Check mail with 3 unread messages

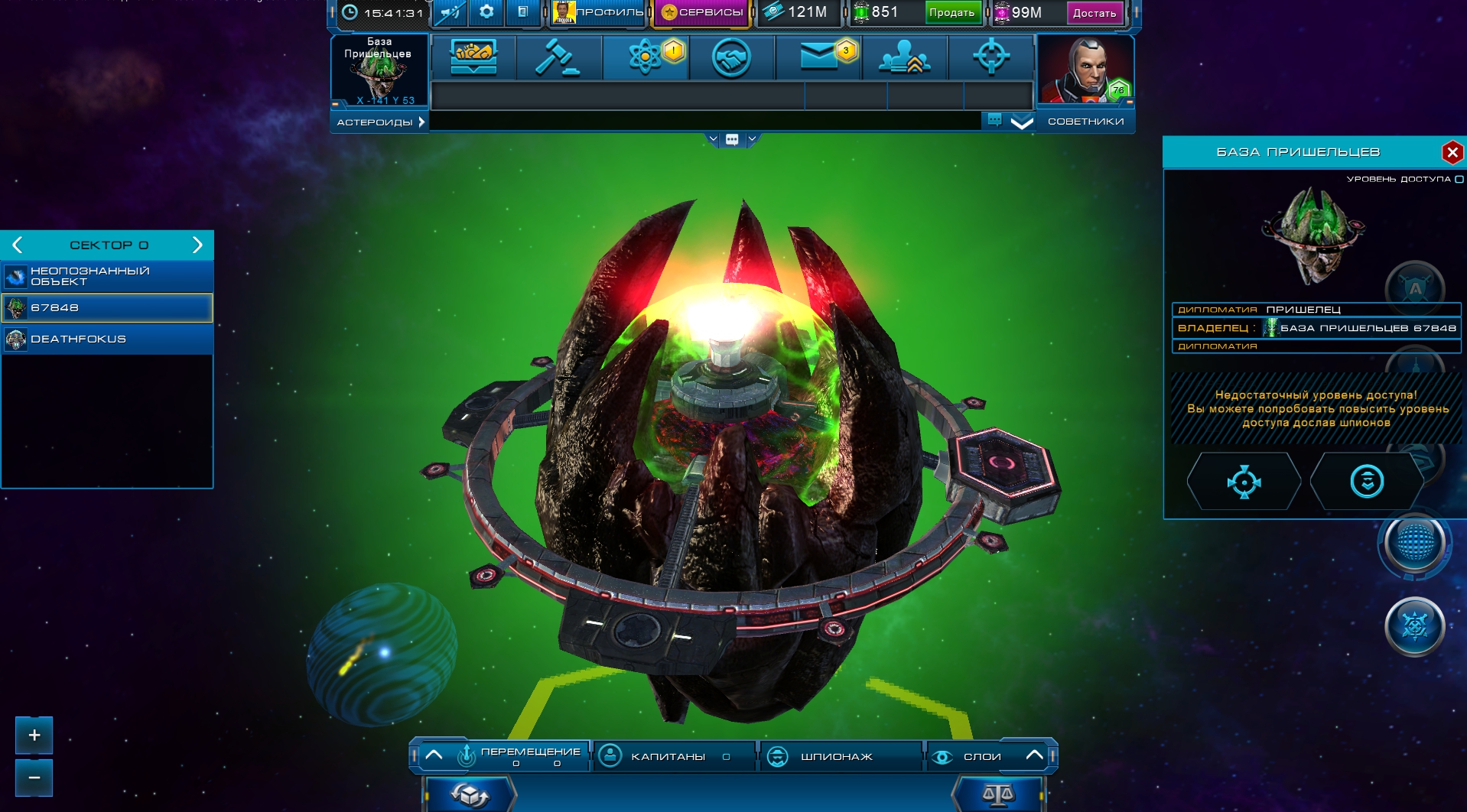(819, 57)
